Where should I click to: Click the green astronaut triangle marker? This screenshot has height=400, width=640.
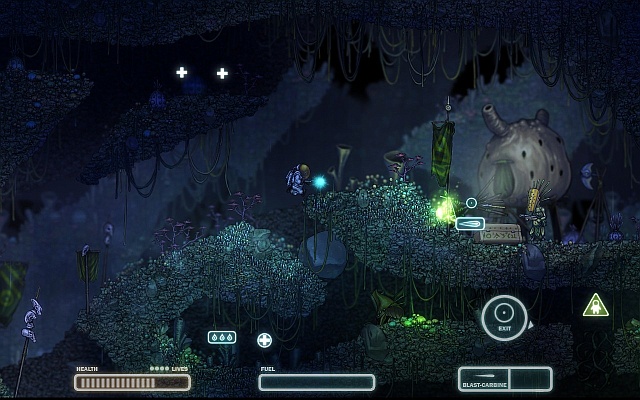[x=596, y=306]
